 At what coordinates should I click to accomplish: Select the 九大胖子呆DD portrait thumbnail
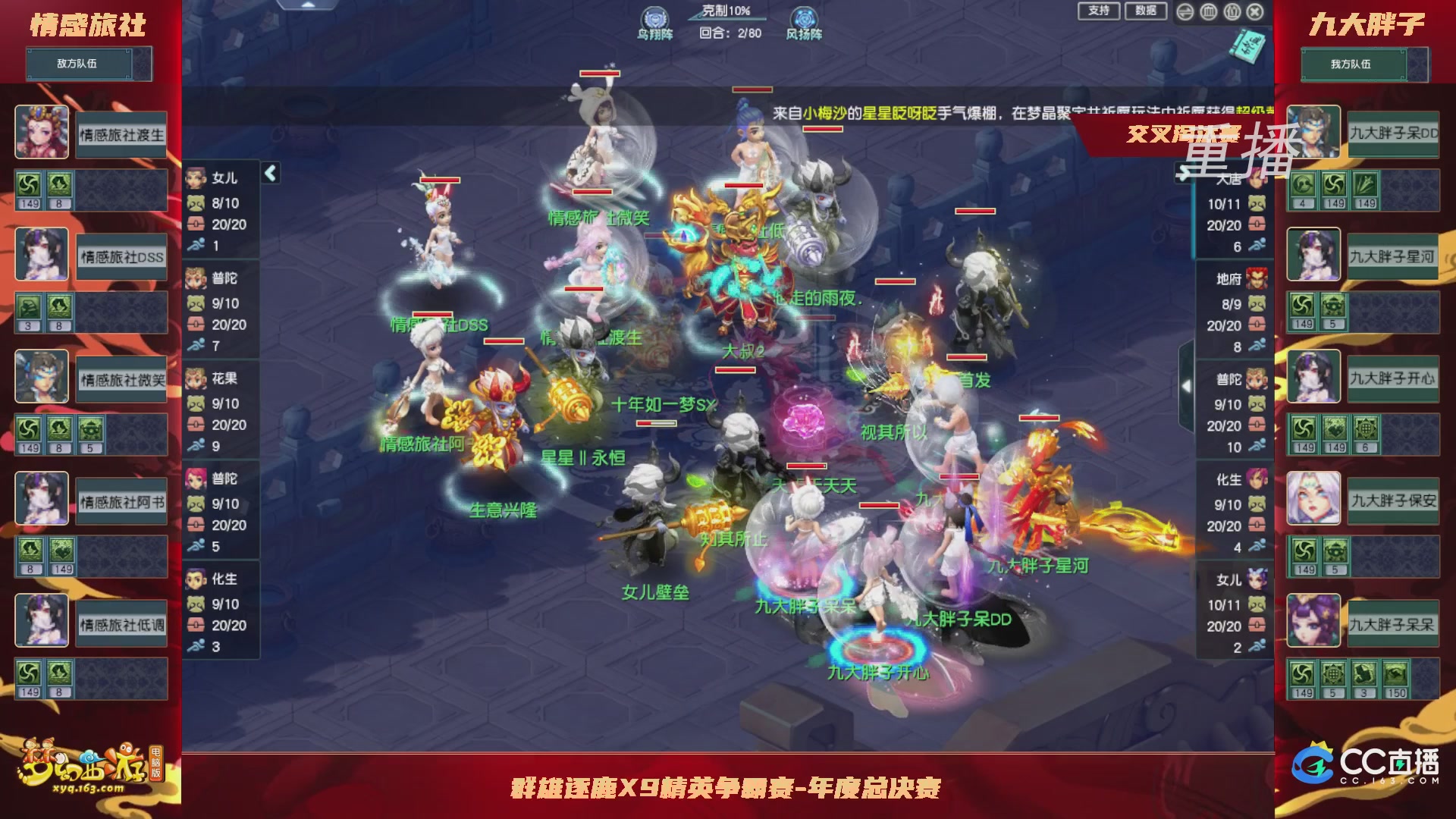pos(1313,130)
